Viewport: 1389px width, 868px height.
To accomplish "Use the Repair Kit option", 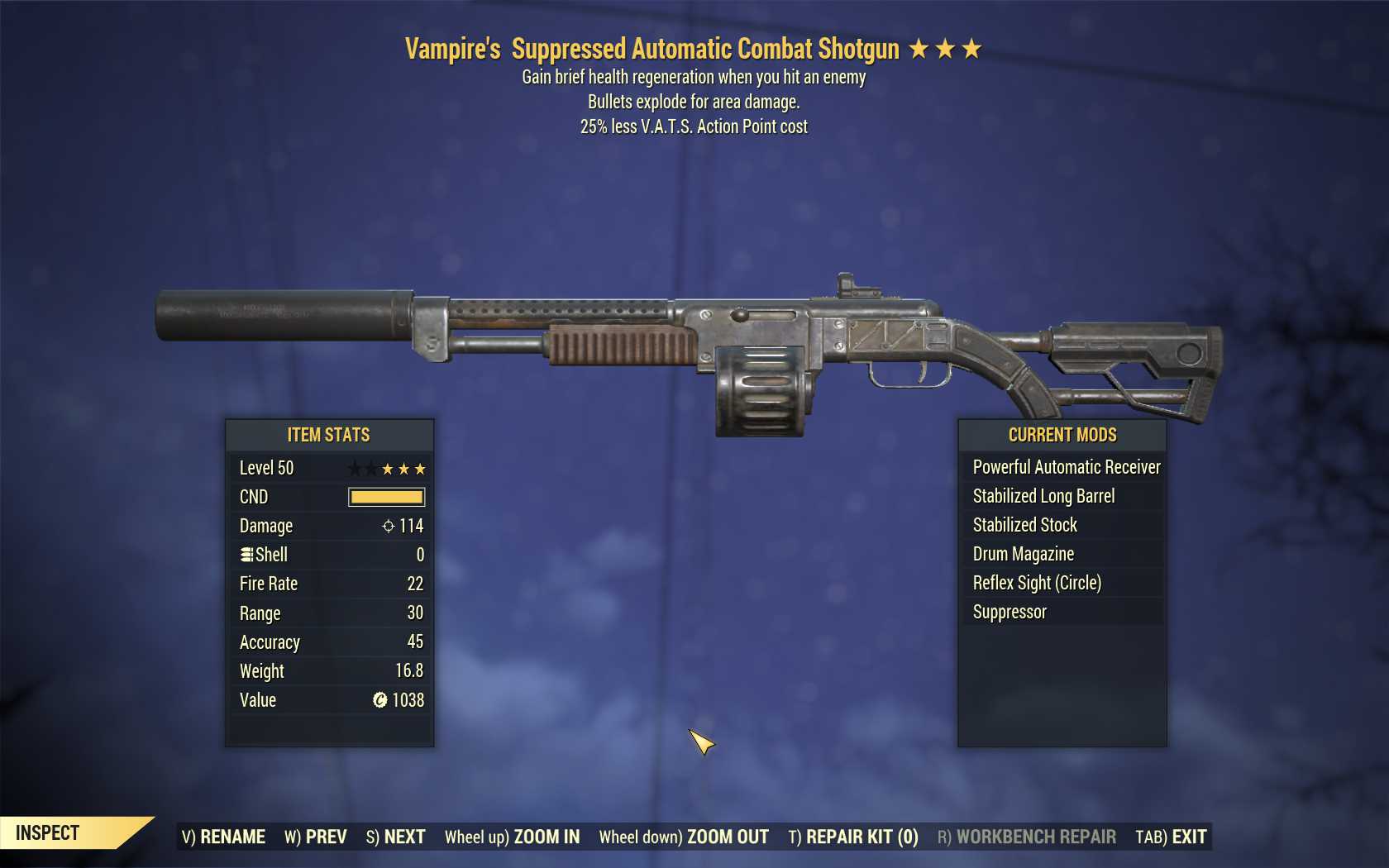I will pos(853,837).
